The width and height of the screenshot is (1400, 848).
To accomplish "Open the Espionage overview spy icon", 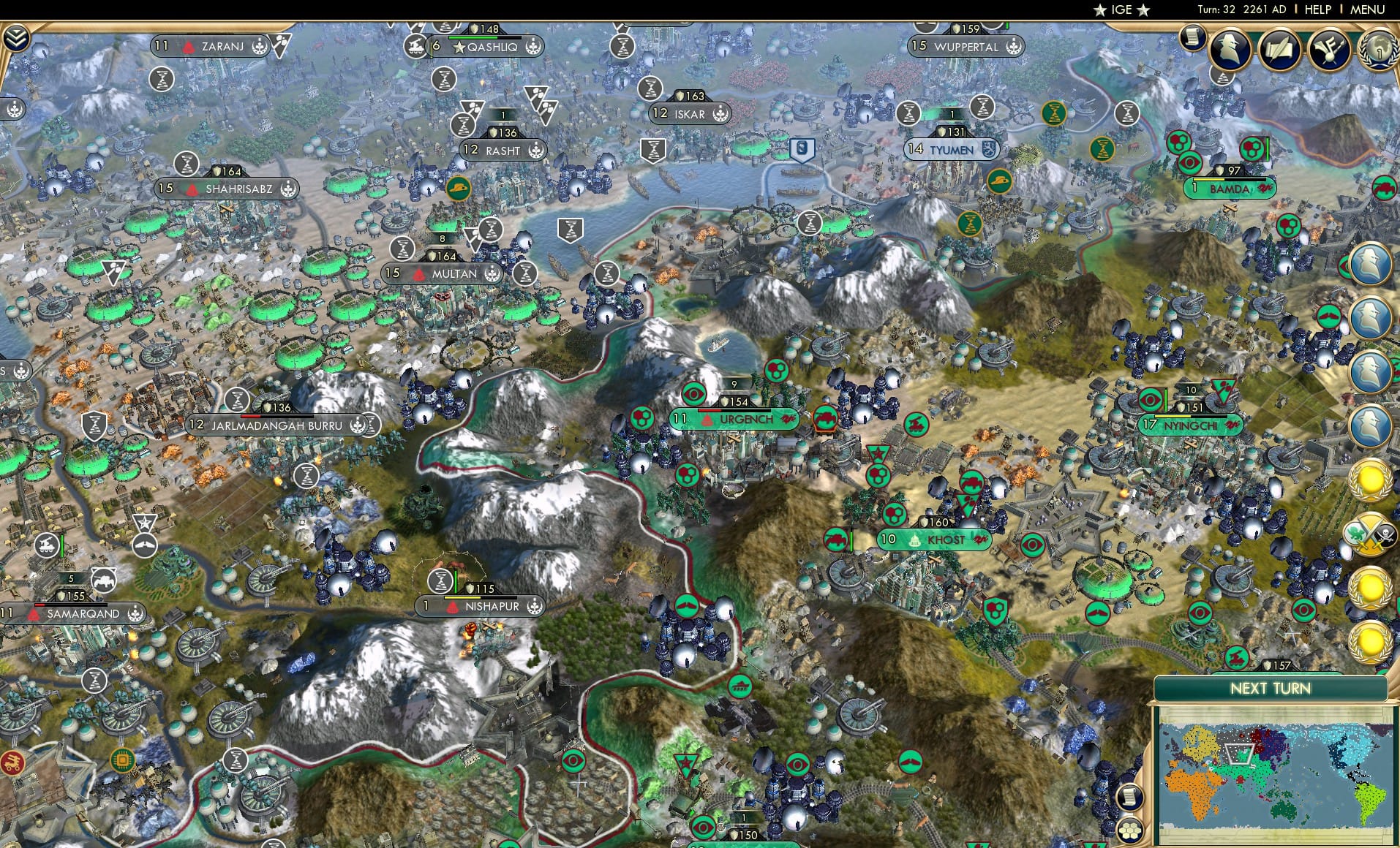I will [1231, 49].
